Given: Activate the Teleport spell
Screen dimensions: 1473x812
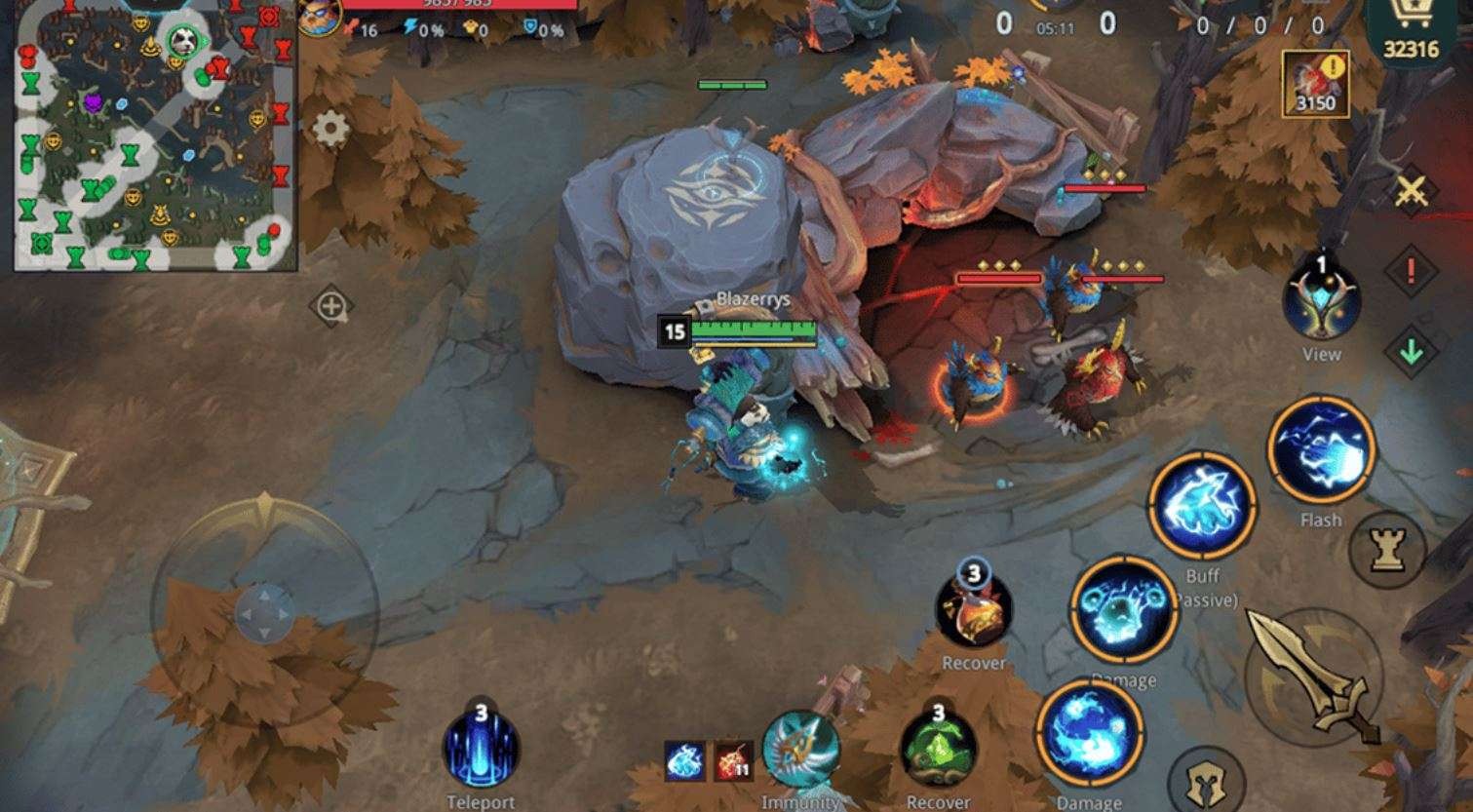Looking at the screenshot, I should (x=481, y=749).
